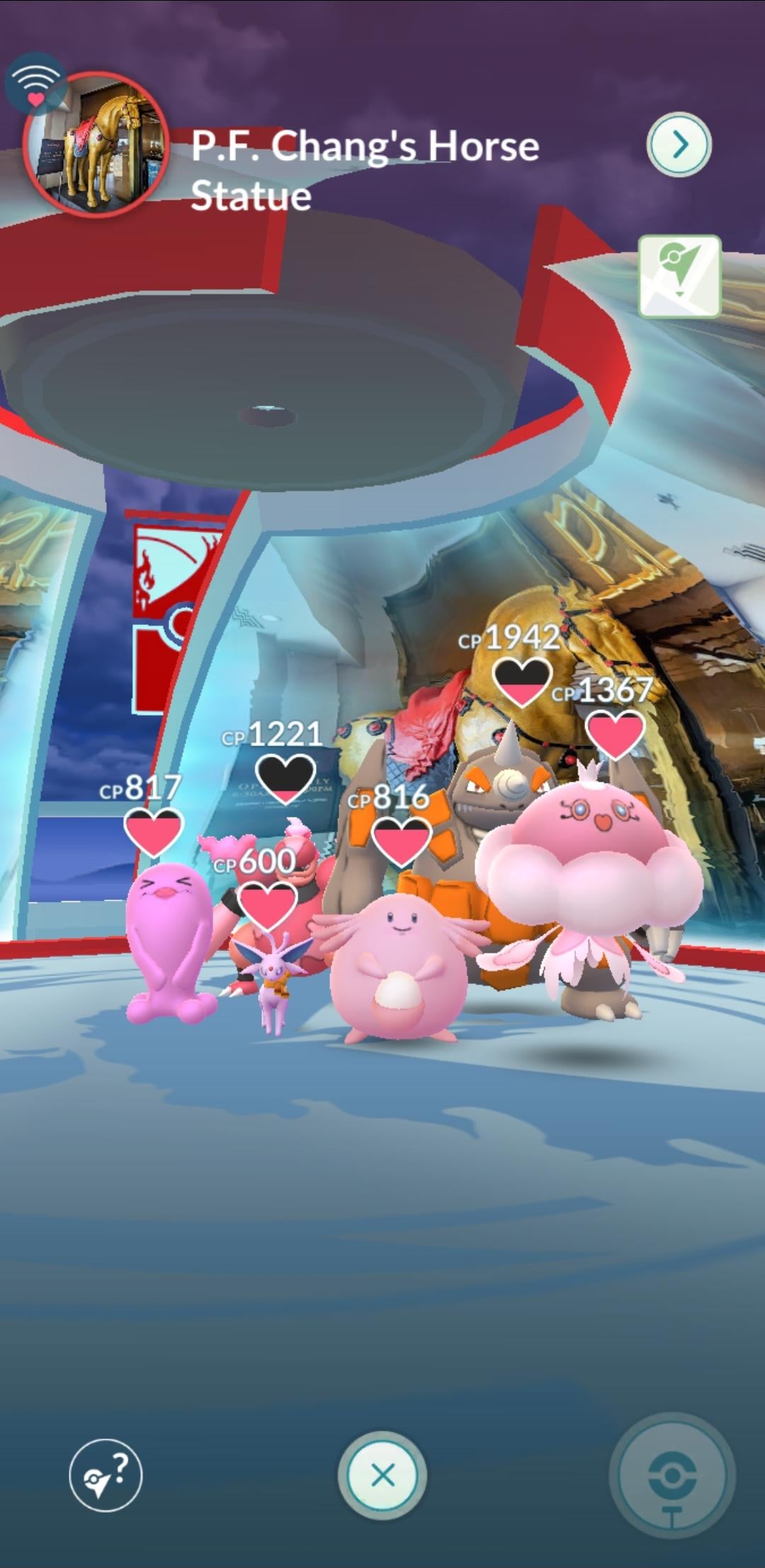The height and width of the screenshot is (1568, 765).
Task: Tap the Poké Ball add-Pokémon button
Action: coord(671,1476)
